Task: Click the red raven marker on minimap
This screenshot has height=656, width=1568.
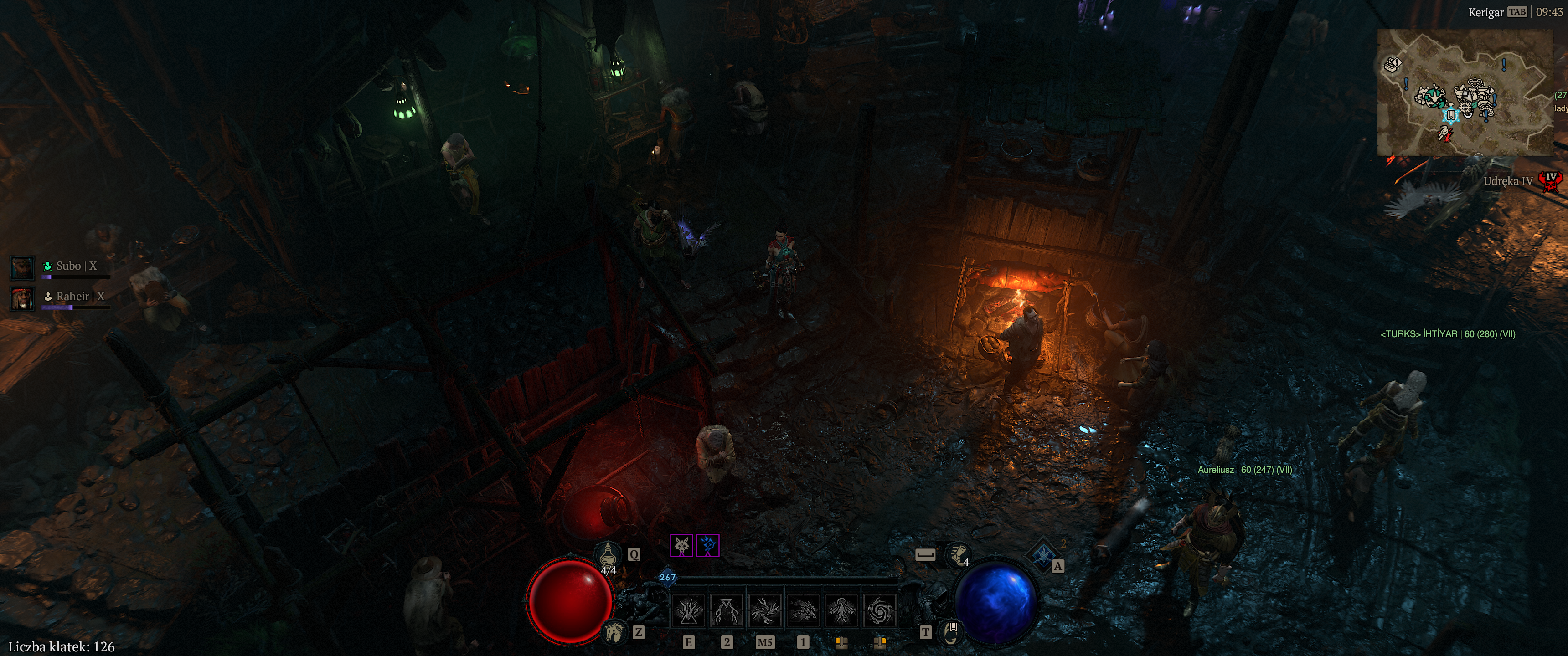Action: point(1444,134)
